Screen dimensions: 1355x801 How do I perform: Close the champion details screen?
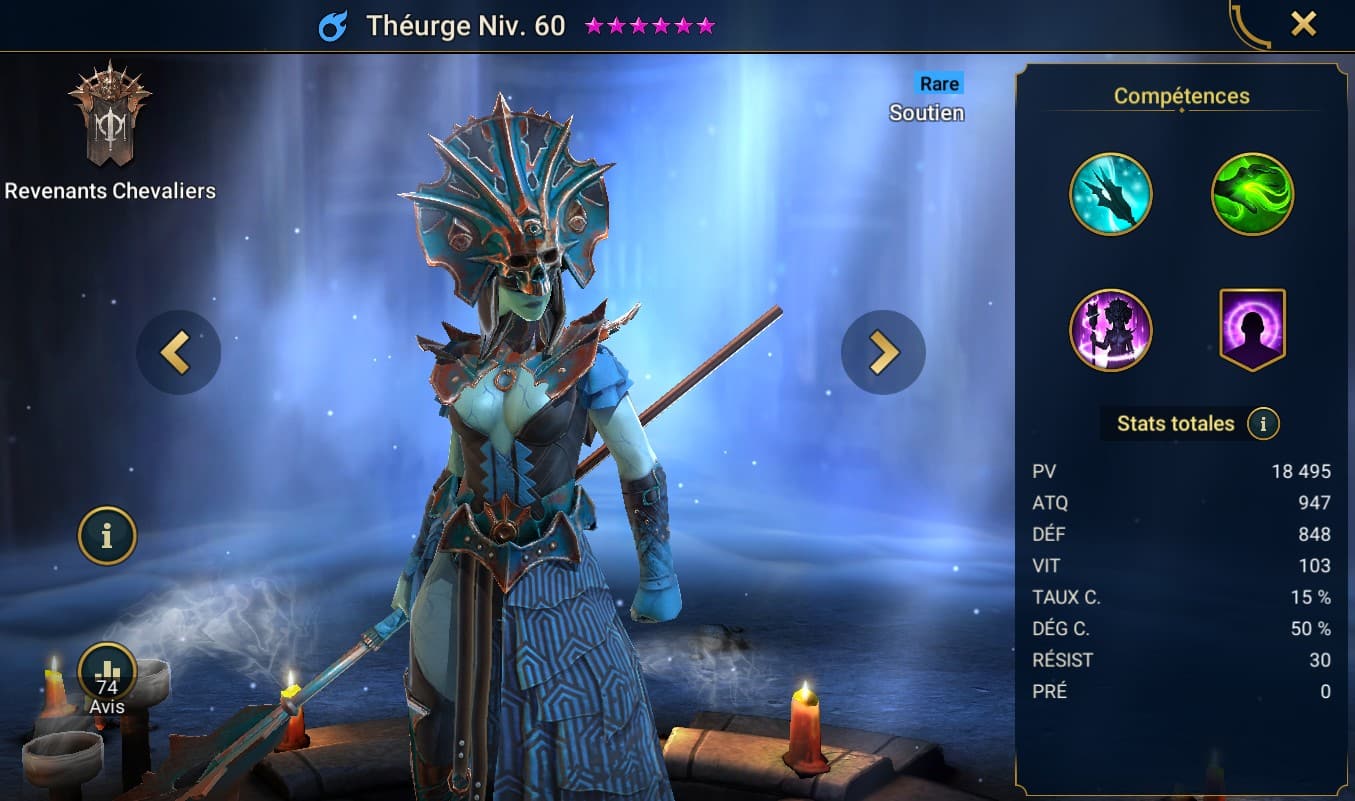point(1303,24)
